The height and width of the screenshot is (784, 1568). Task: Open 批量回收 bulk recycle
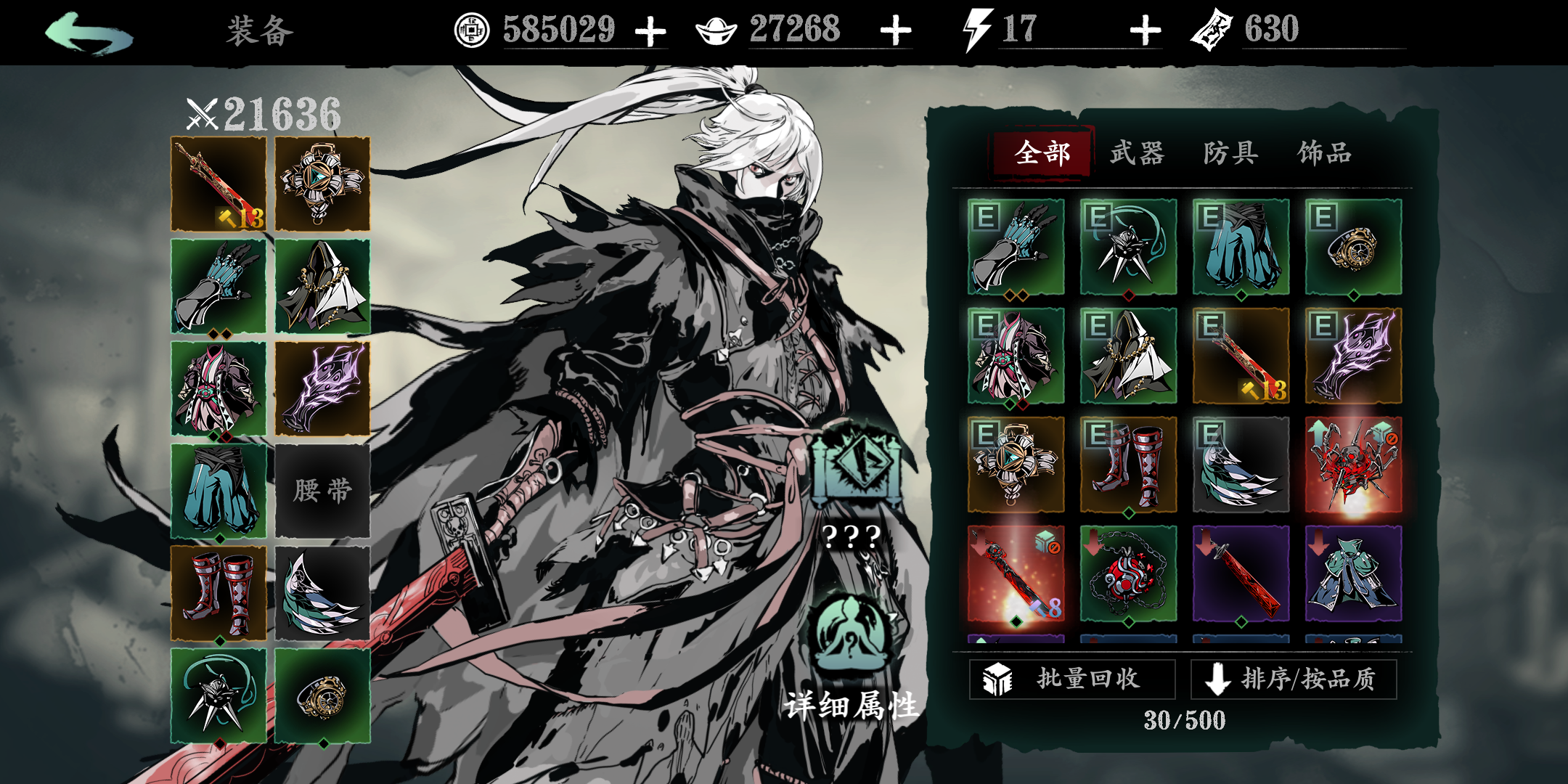point(1071,679)
